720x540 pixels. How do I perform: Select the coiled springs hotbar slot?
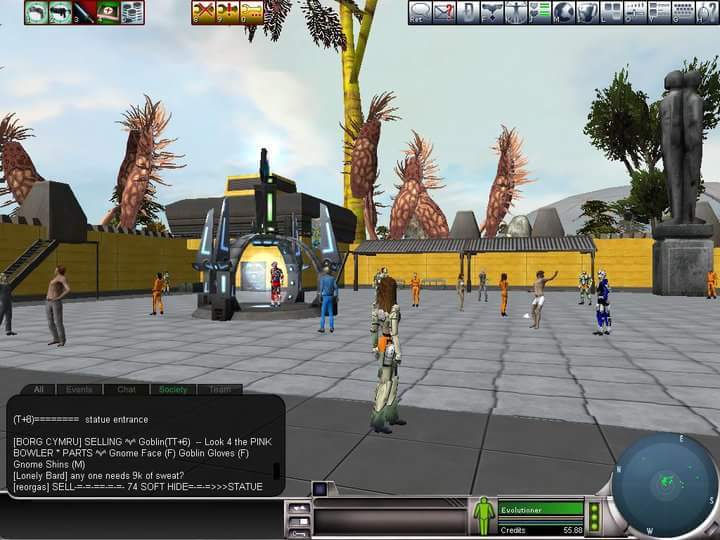(x=132, y=12)
